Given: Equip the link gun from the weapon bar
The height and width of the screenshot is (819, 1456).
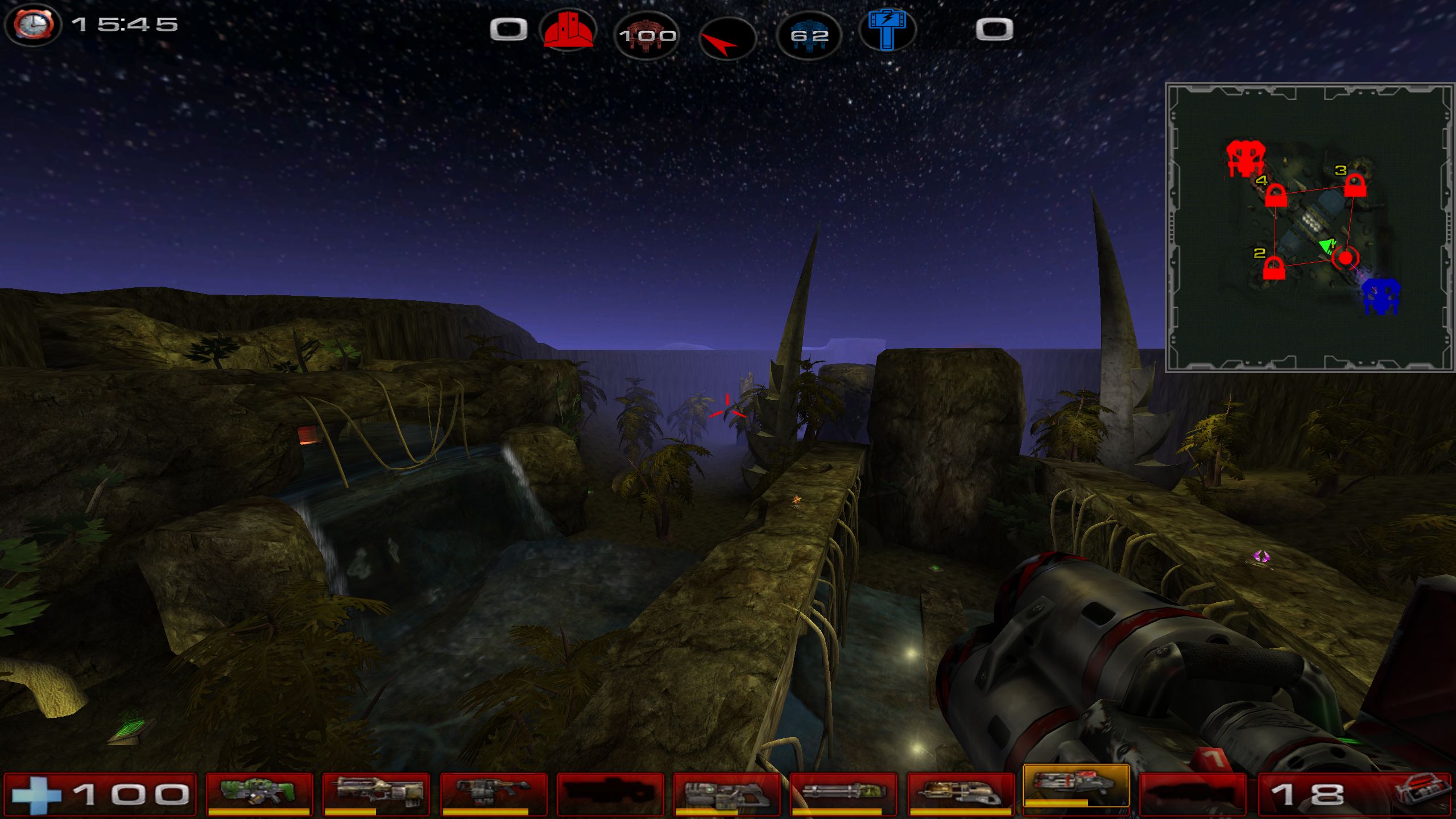Looking at the screenshot, I should pyautogui.click(x=726, y=793).
